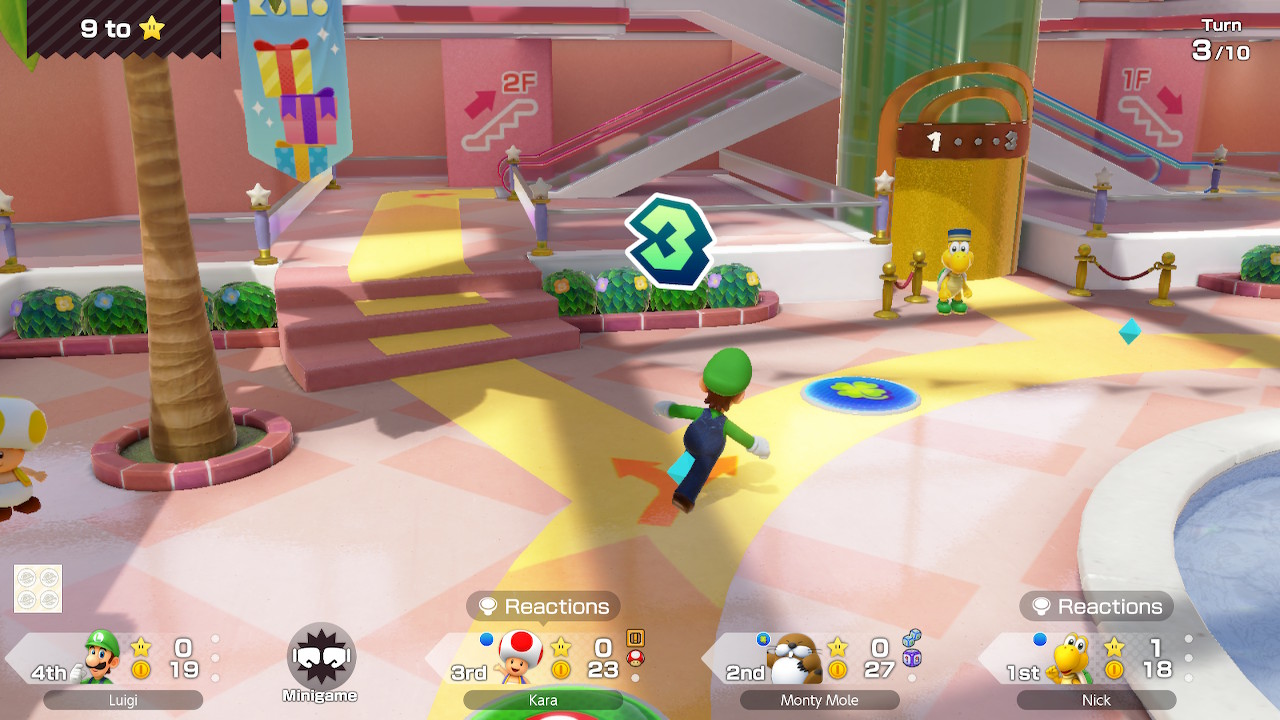
Task: Click the coin icon under Monty Mole's star
Action: [x=836, y=670]
